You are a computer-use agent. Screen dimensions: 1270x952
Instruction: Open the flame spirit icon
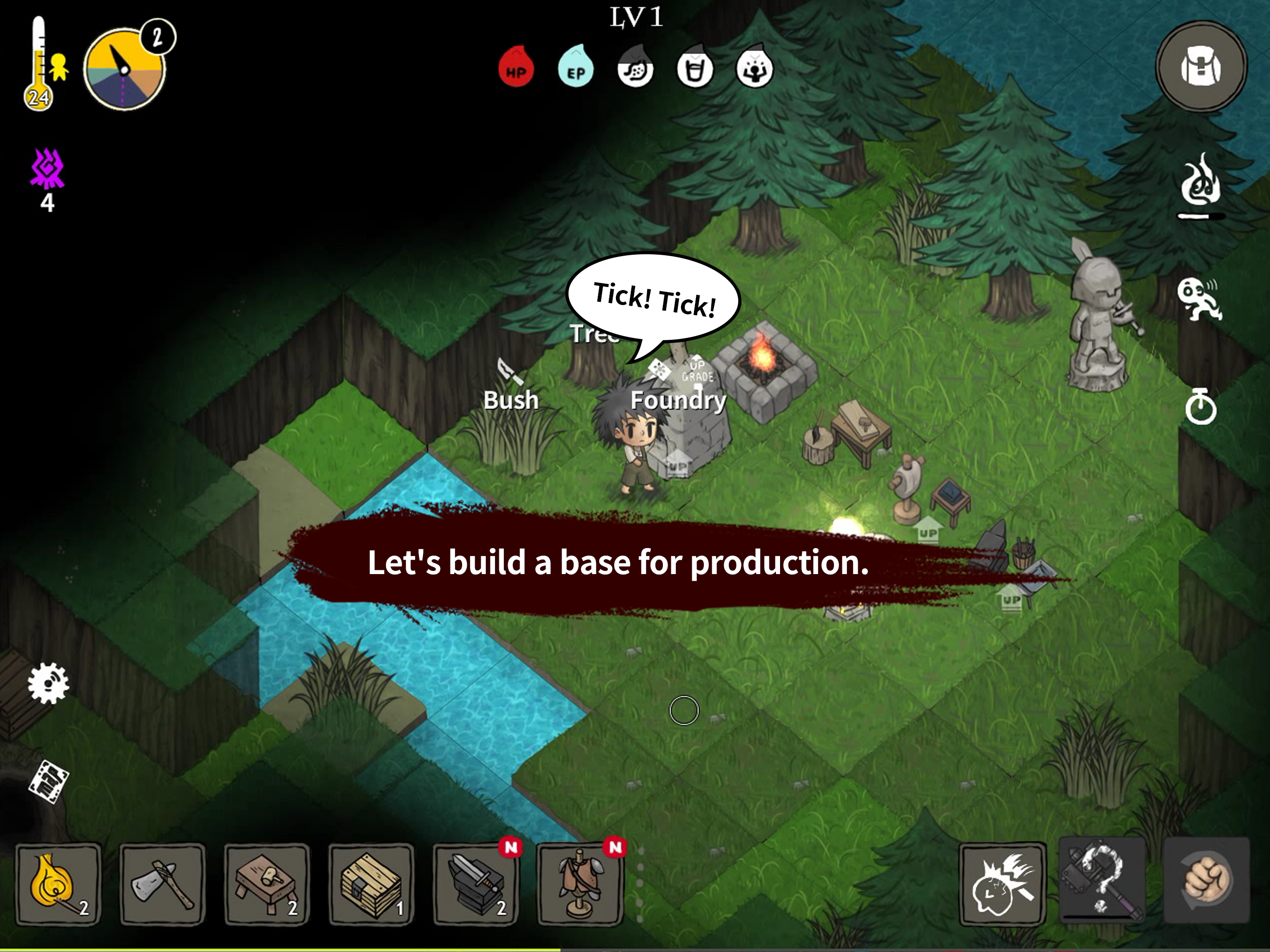tap(1199, 183)
